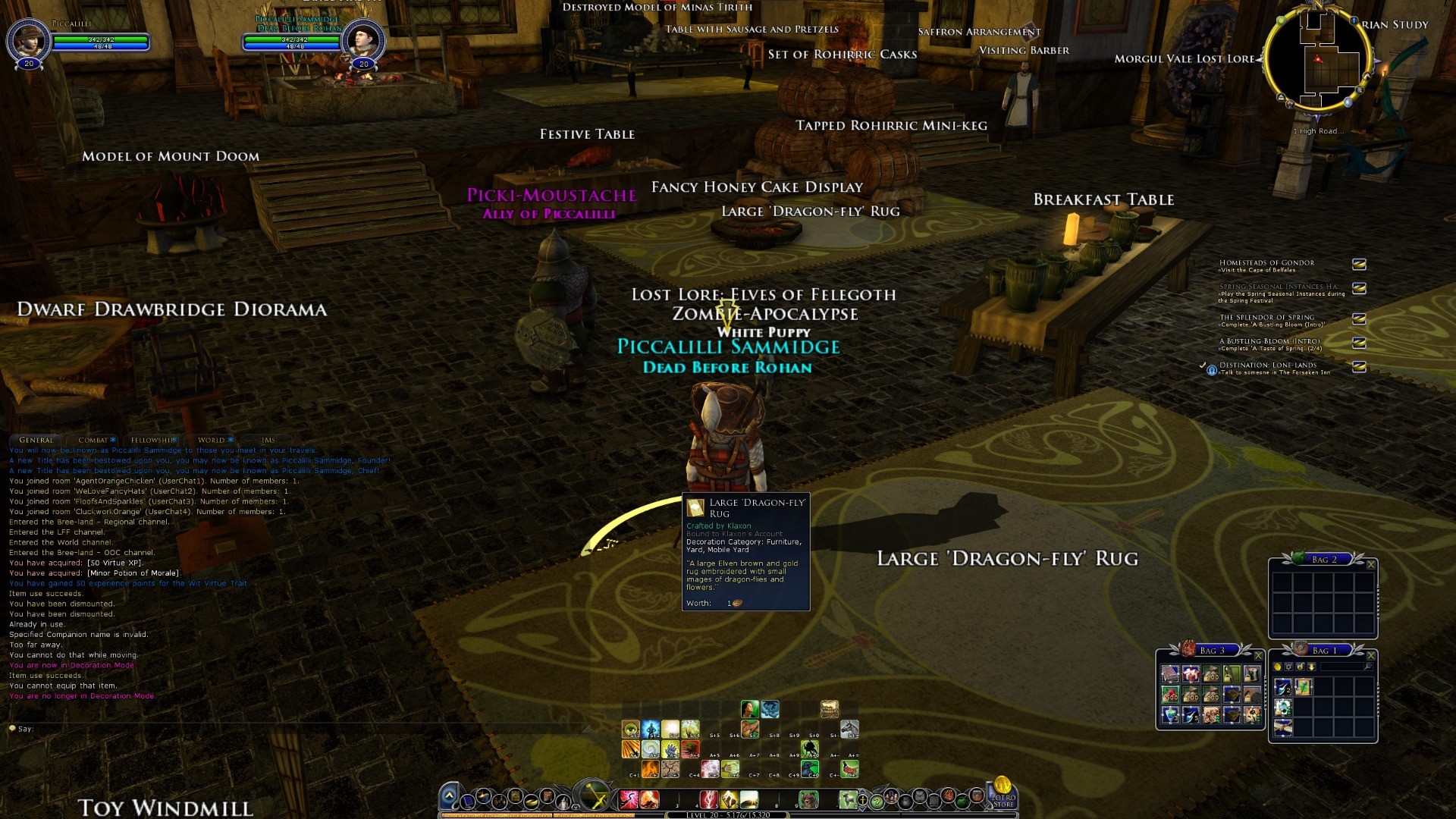Open the main menu arrow button
1456x819 pixels.
click(449, 795)
